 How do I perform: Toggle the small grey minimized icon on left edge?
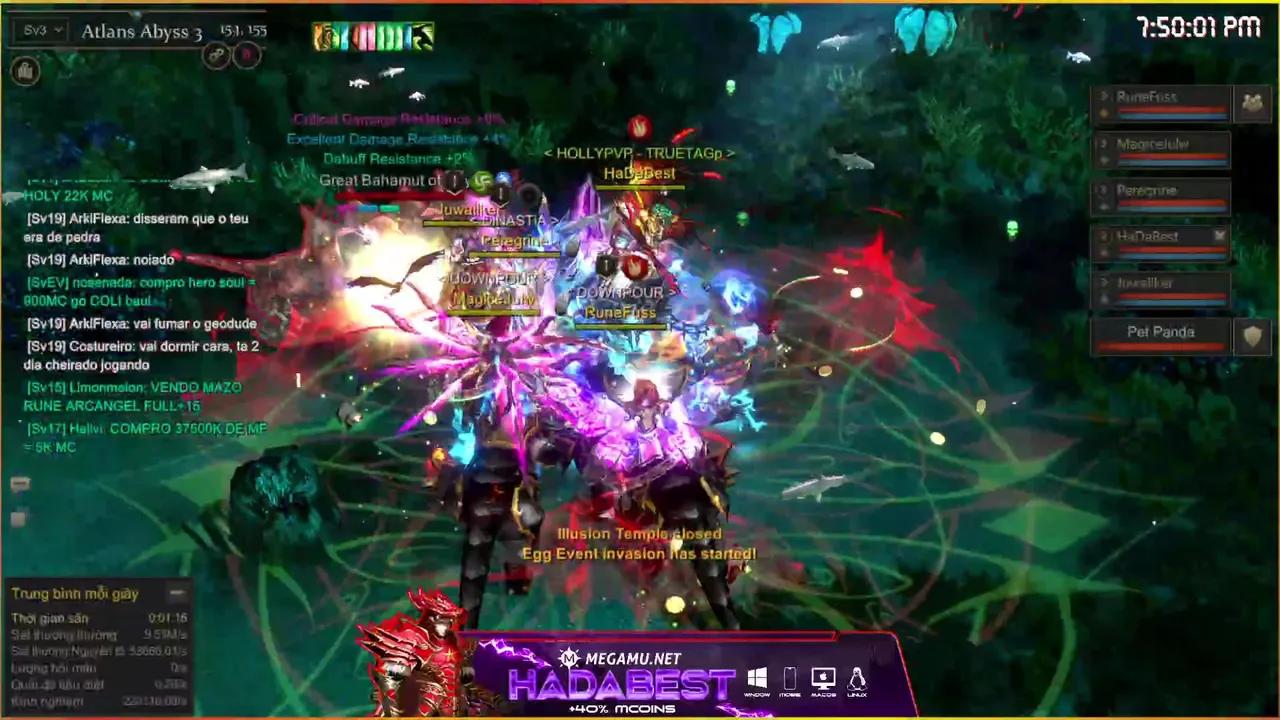[17, 519]
